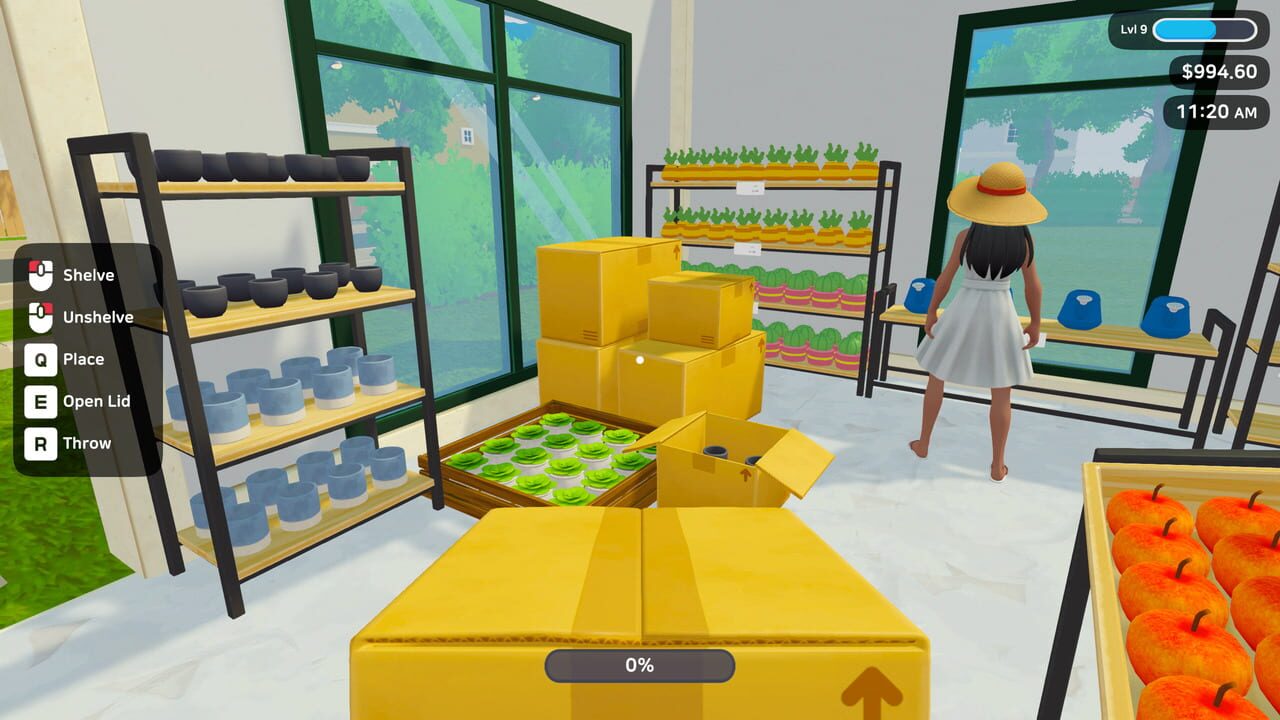Screen dimensions: 1280x720
Task: Click the 0% progress bar
Action: (639, 664)
